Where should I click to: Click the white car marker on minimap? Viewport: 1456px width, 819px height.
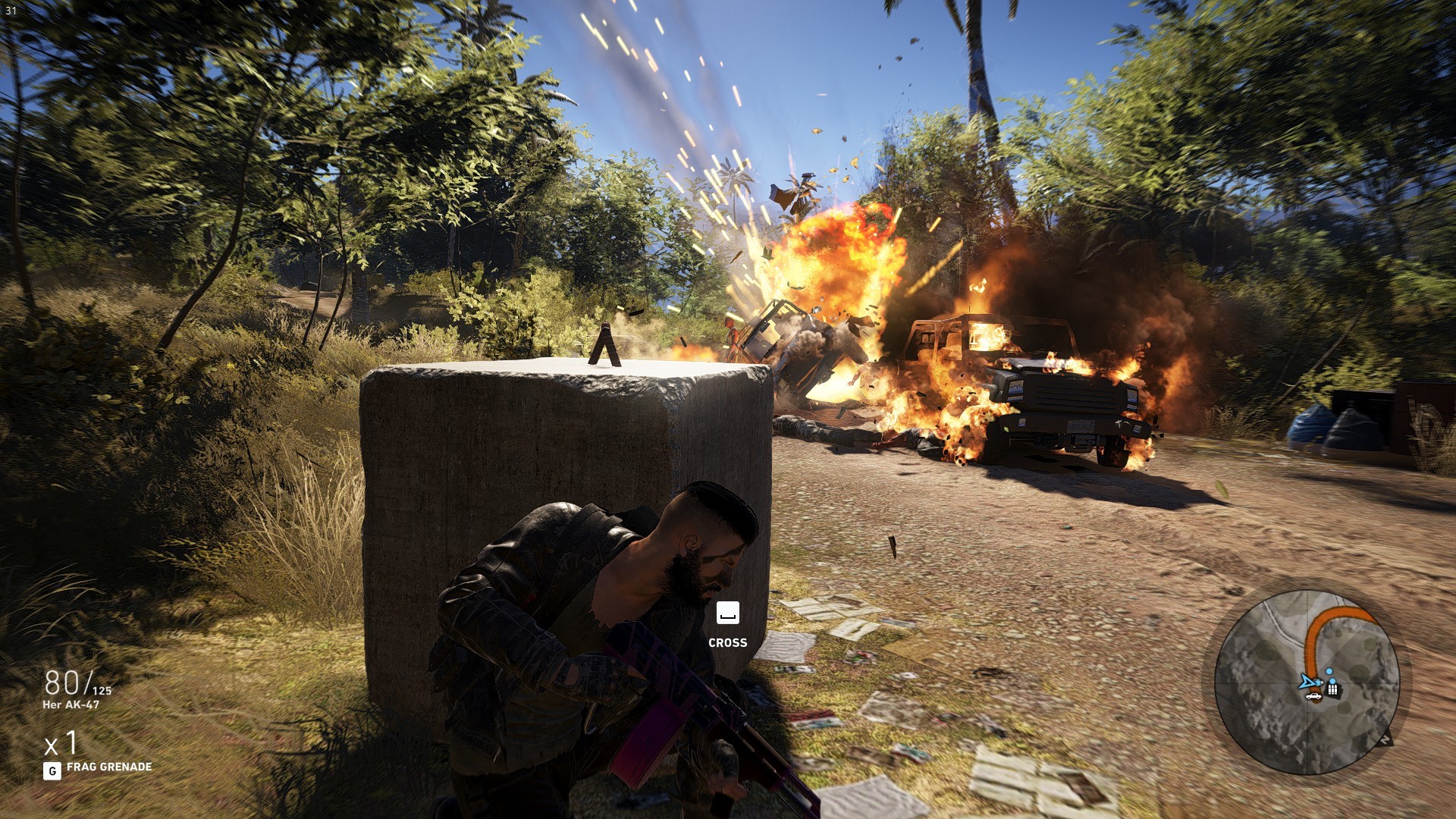[1314, 695]
